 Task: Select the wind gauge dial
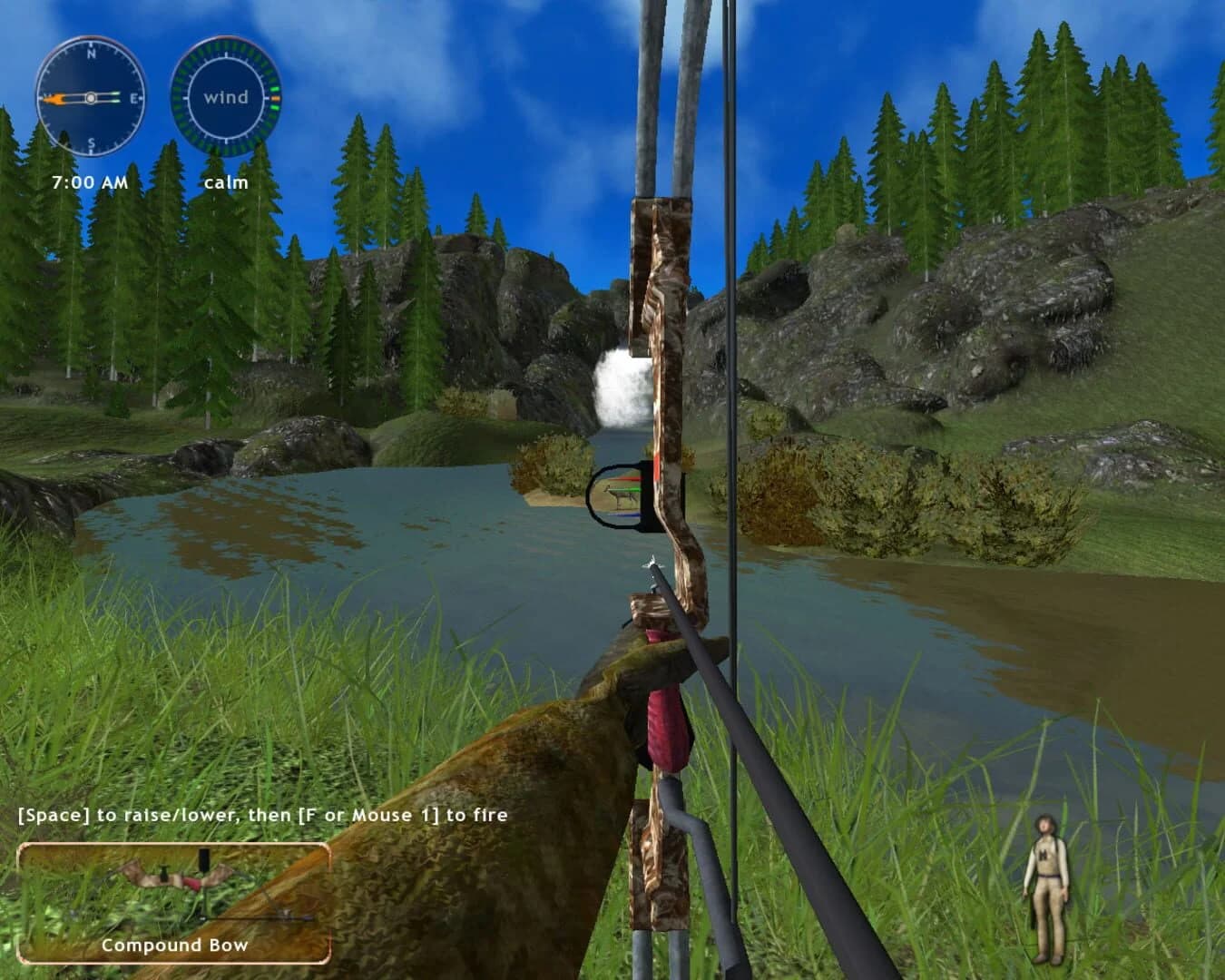click(224, 97)
